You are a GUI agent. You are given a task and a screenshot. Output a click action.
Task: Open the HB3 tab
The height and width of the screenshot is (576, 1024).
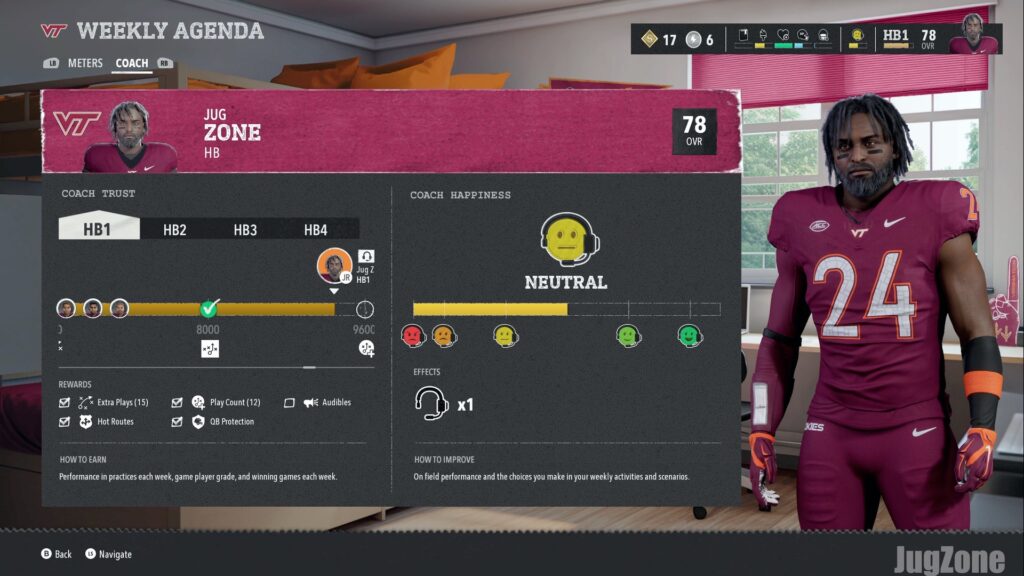point(245,229)
